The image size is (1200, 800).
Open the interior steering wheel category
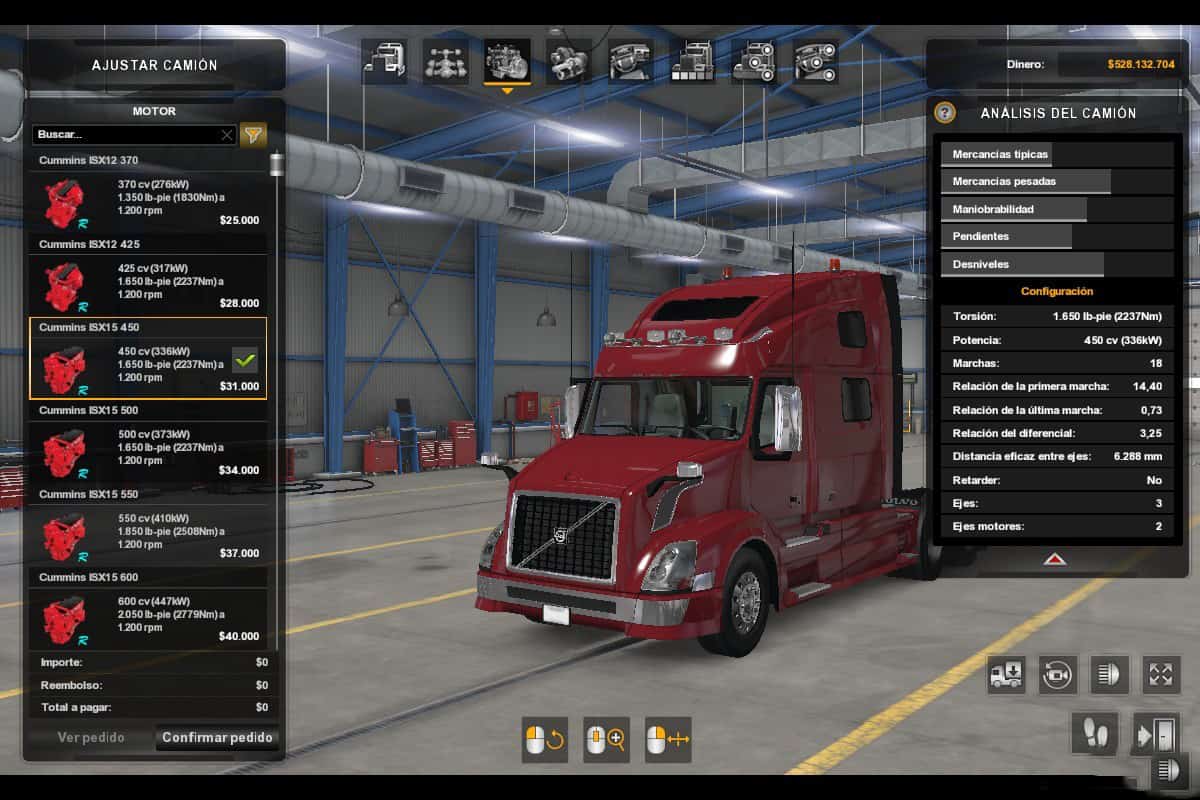click(631, 62)
